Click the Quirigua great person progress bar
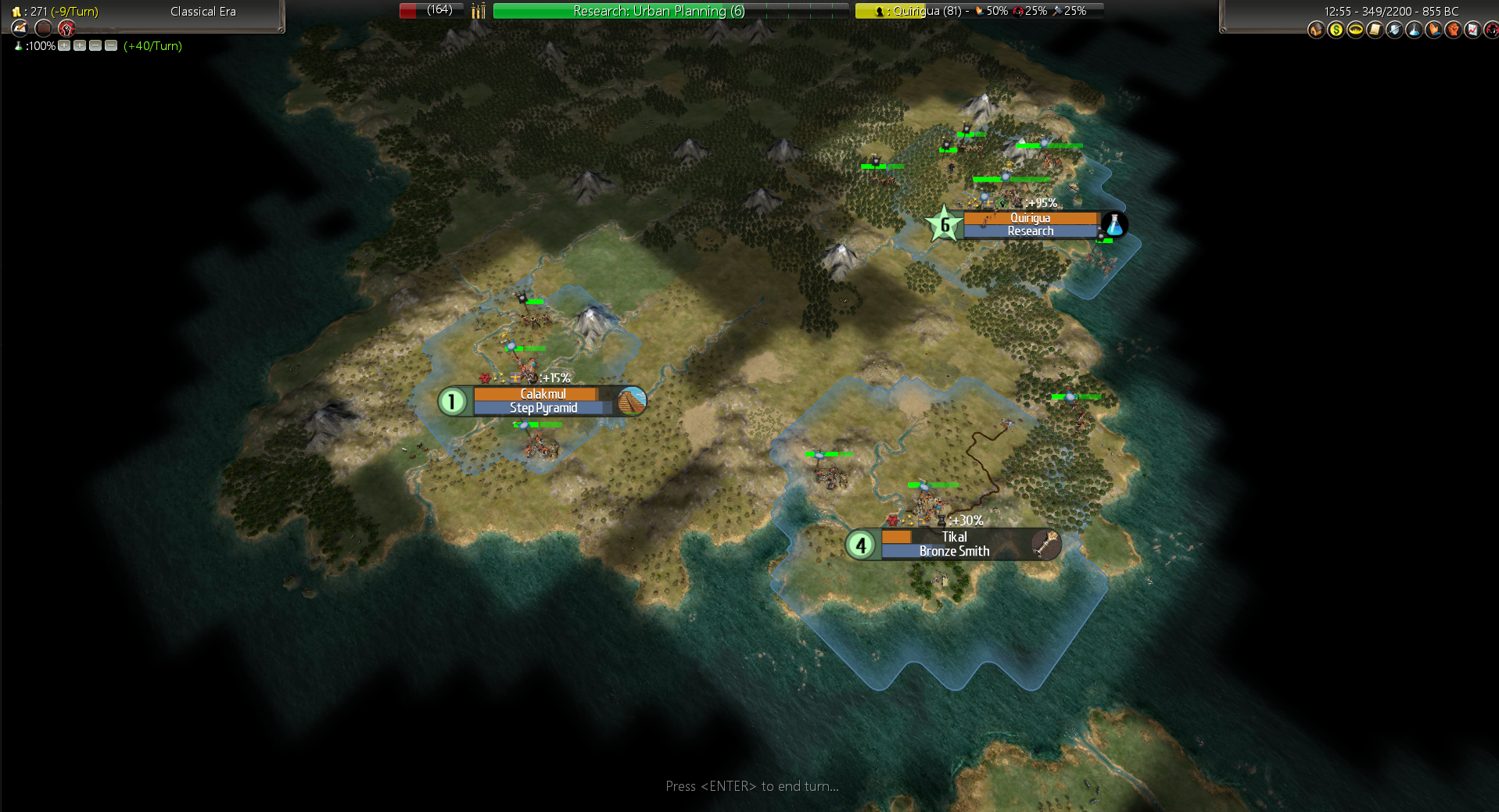The width and height of the screenshot is (1499, 812). click(x=978, y=11)
